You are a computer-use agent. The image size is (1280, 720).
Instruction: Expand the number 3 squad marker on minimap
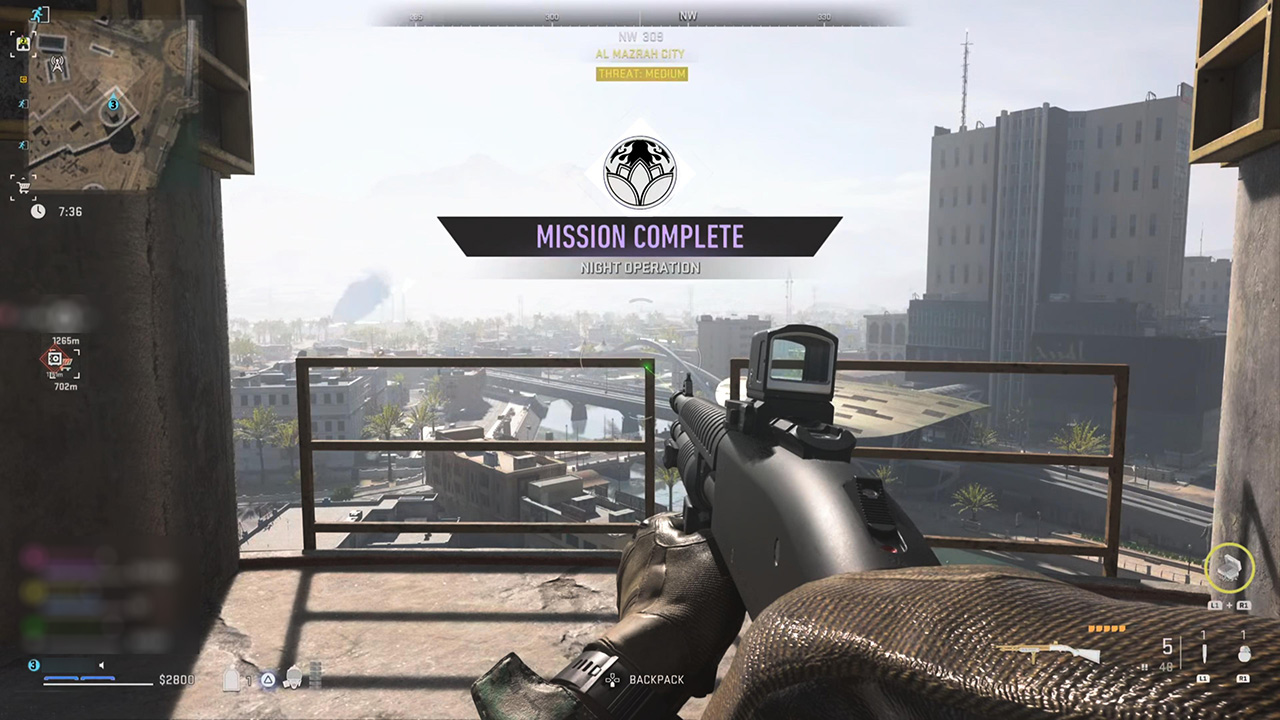coord(112,105)
